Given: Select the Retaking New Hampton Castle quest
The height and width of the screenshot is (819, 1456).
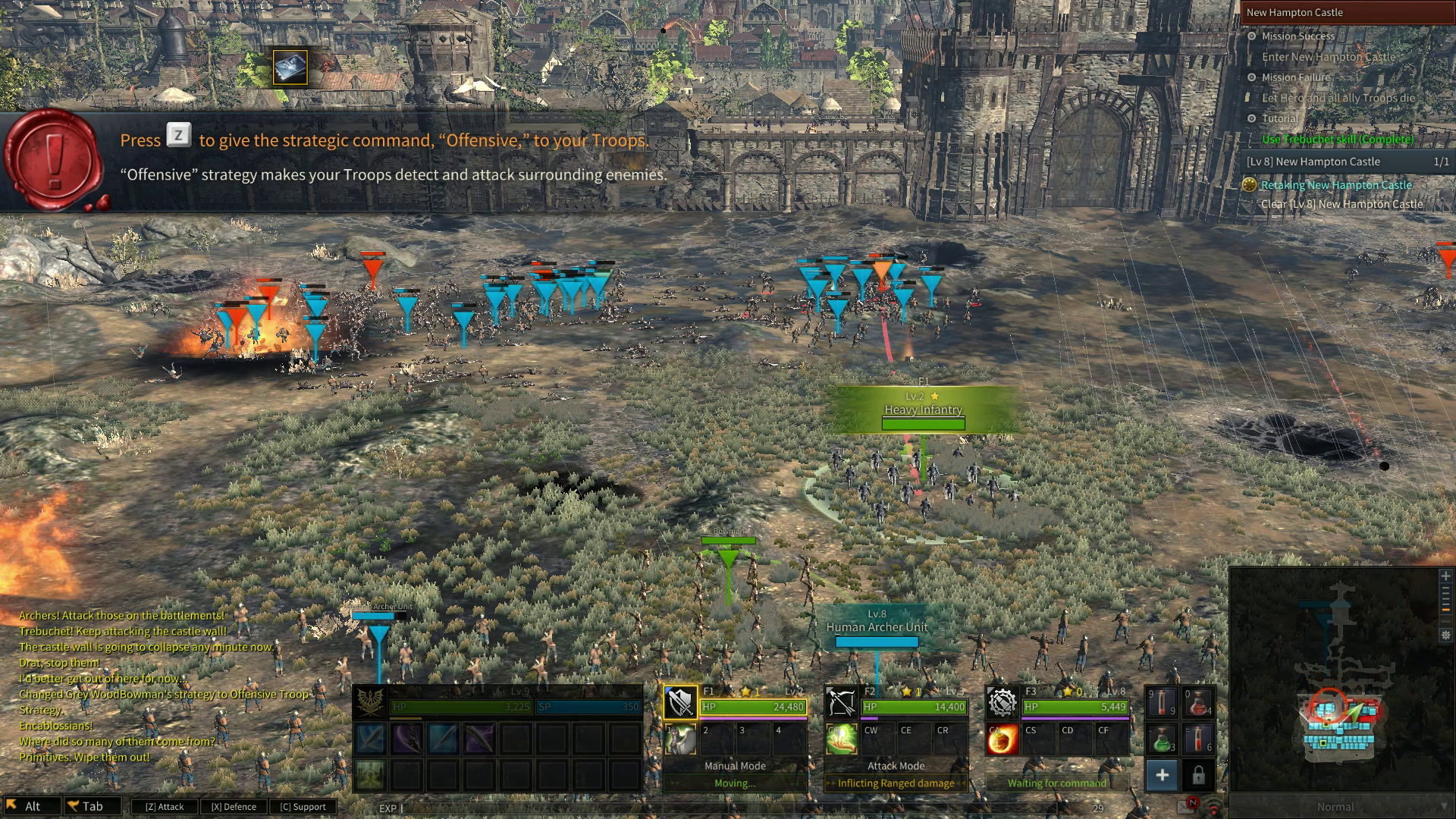Looking at the screenshot, I should click(x=1335, y=185).
